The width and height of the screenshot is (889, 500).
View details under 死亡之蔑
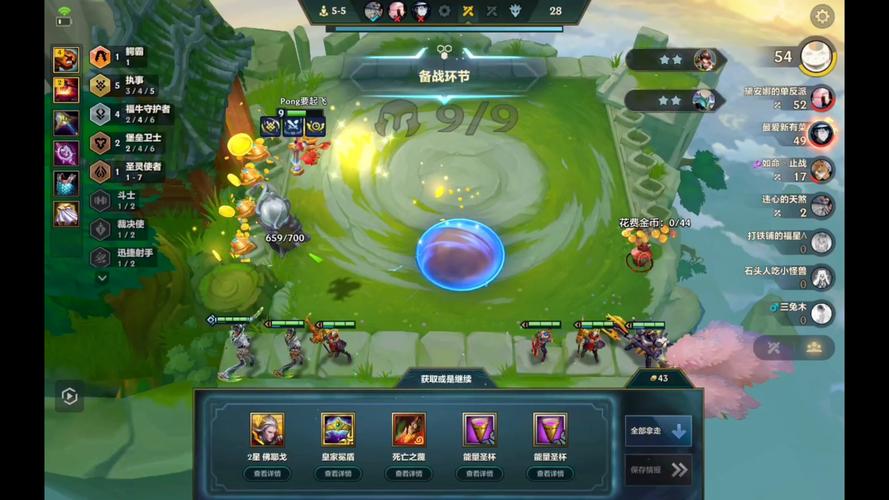pyautogui.click(x=408, y=474)
